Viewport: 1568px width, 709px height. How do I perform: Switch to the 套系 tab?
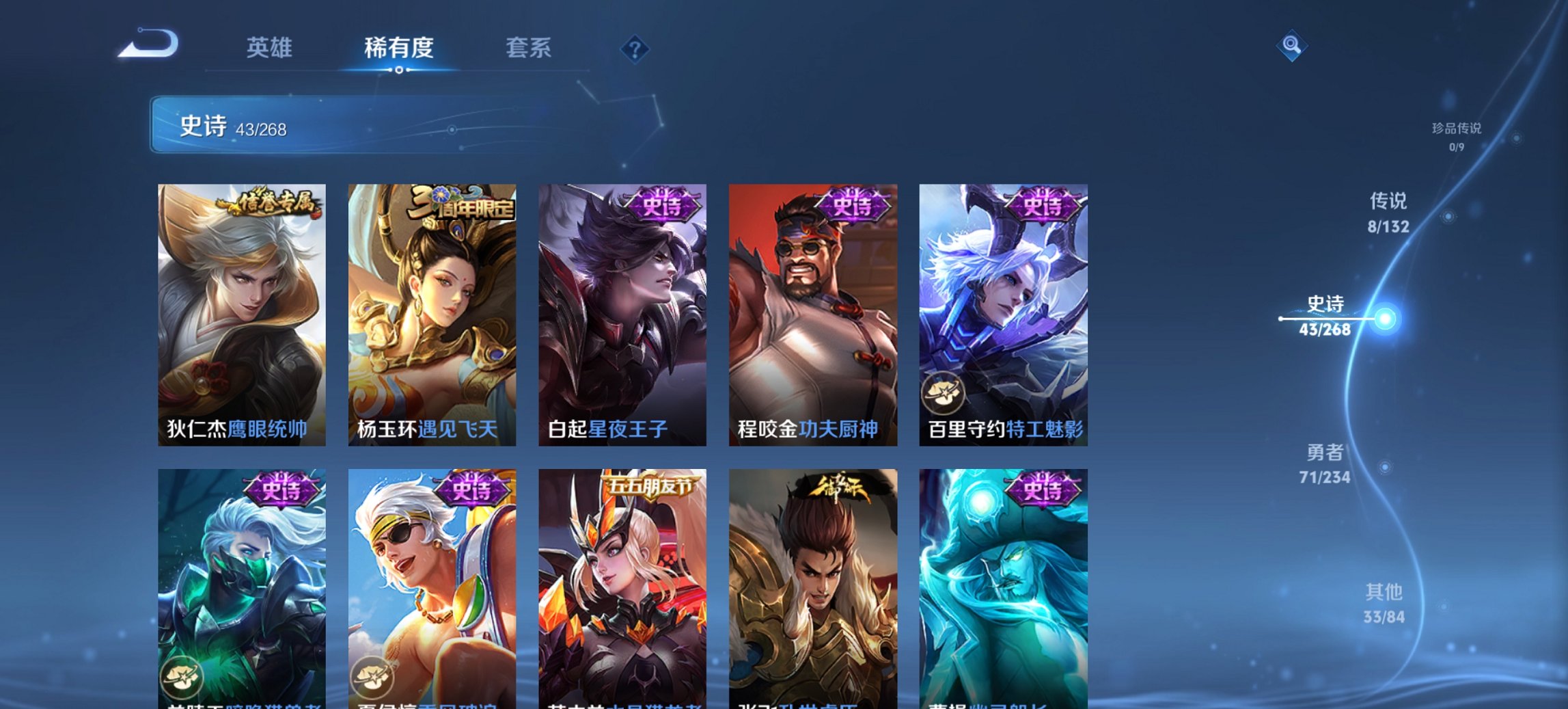(528, 48)
